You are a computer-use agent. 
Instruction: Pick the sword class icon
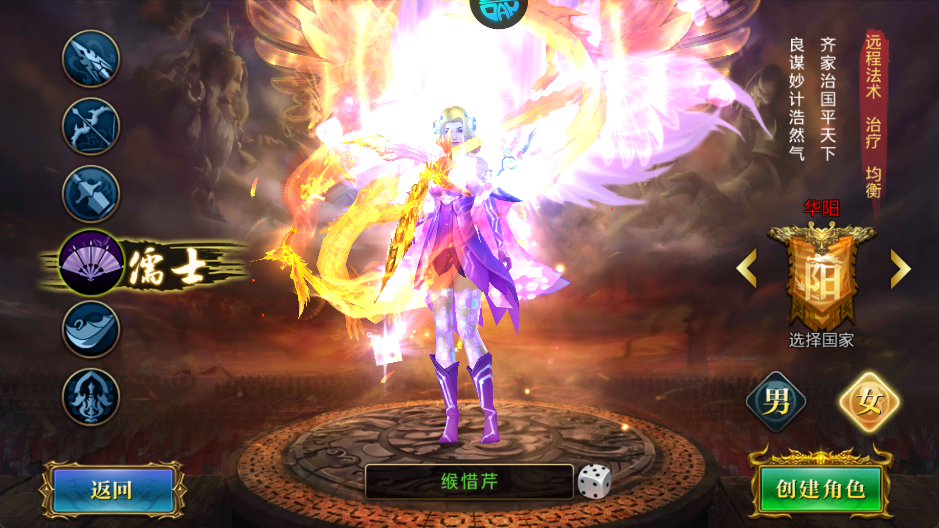pos(91,194)
